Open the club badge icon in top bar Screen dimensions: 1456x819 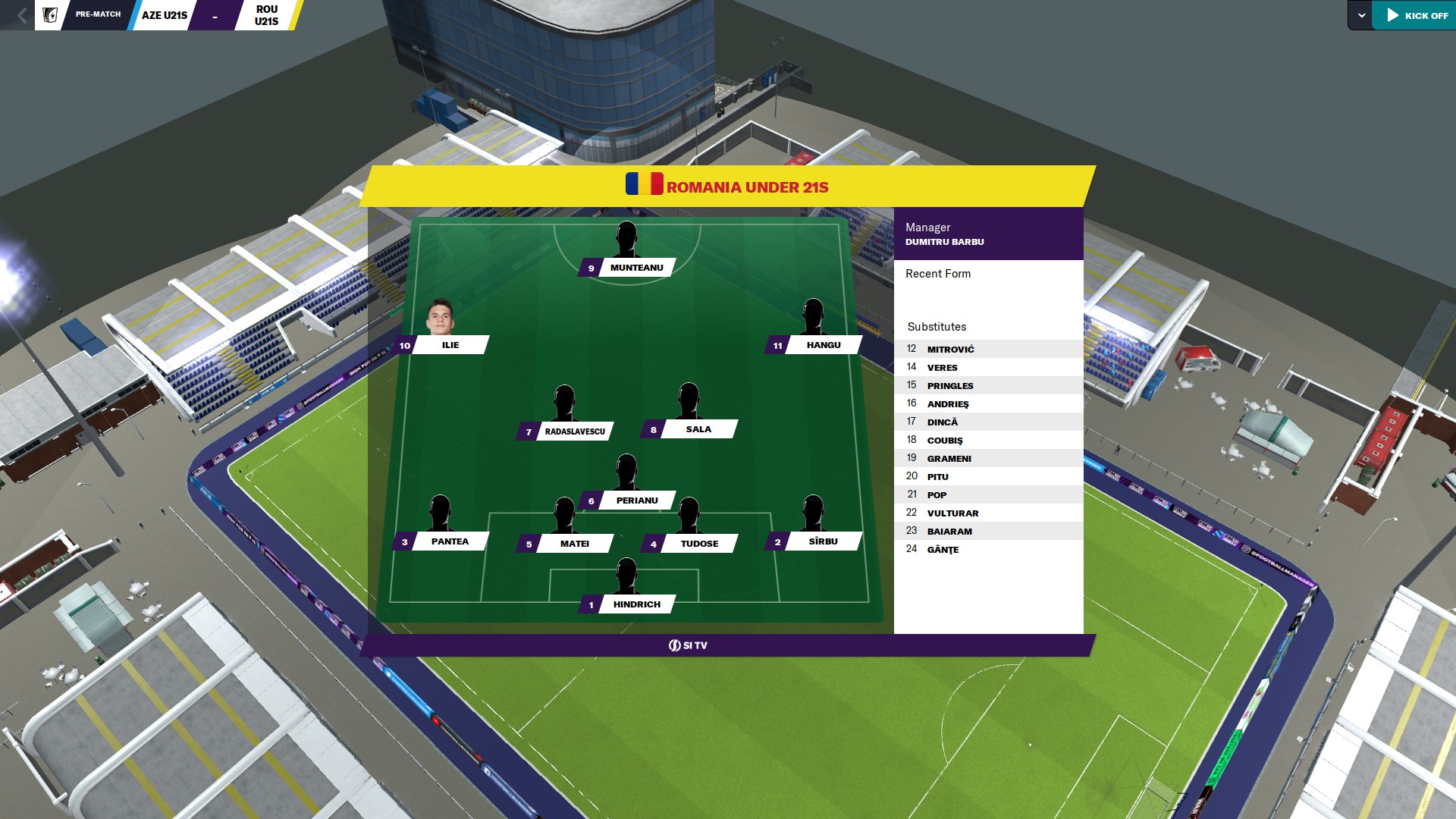click(50, 15)
